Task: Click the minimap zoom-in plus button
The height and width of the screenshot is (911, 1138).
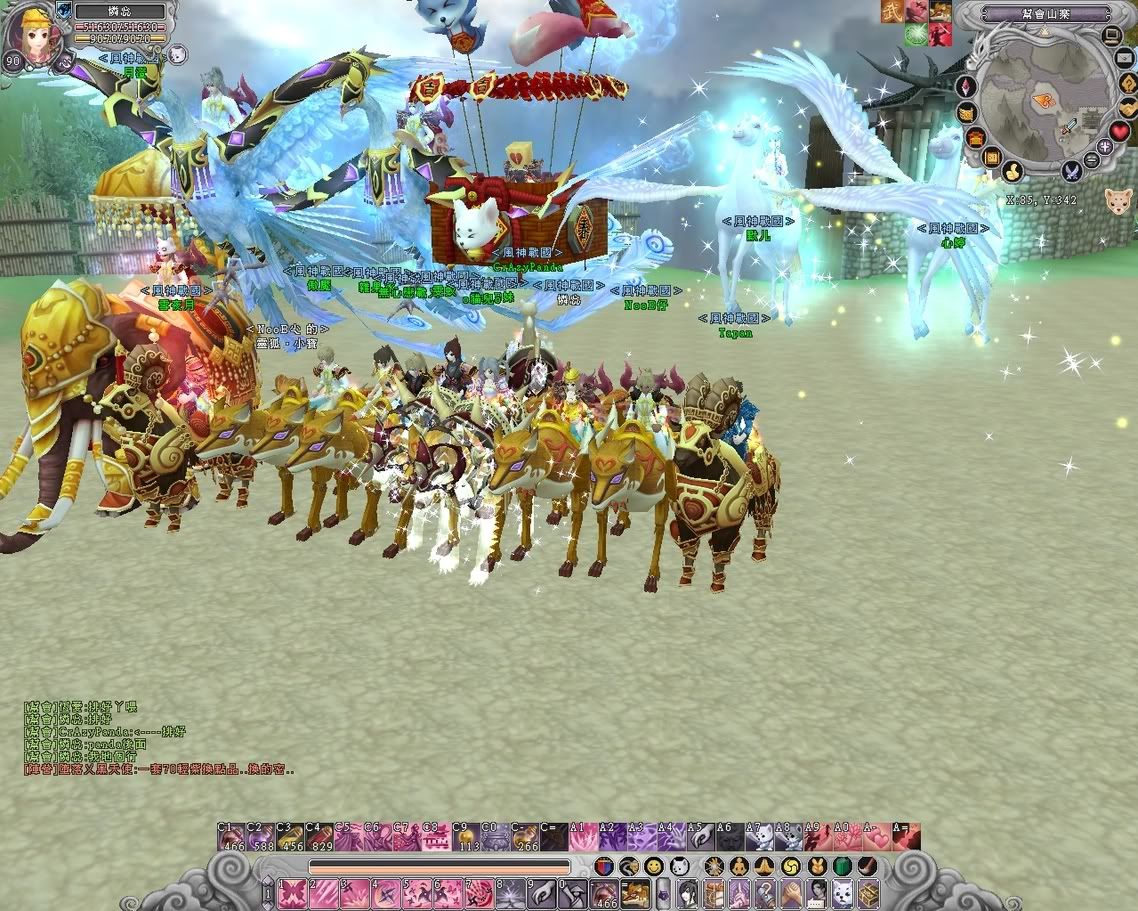Action: (1105, 147)
